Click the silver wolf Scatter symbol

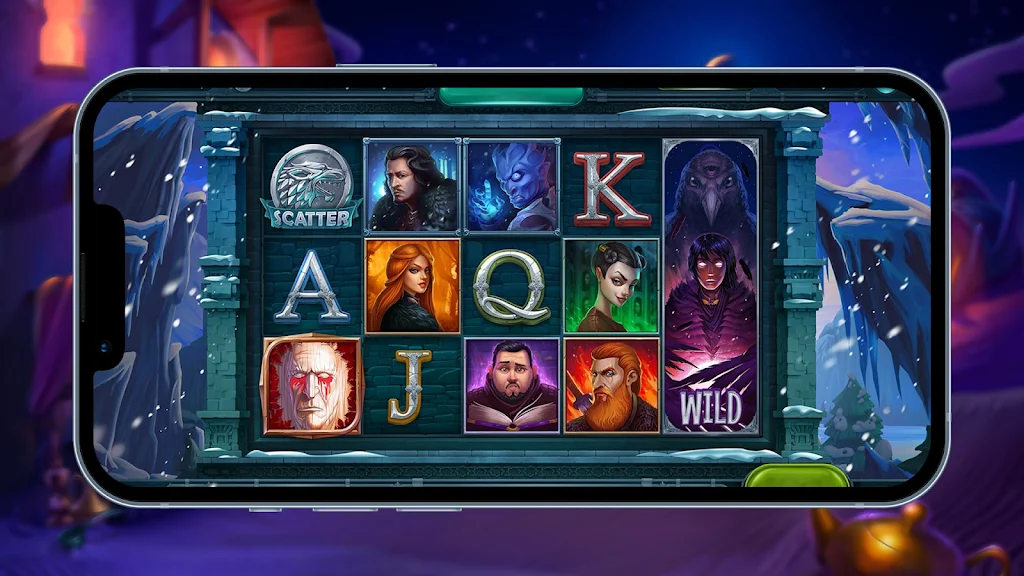[312, 186]
